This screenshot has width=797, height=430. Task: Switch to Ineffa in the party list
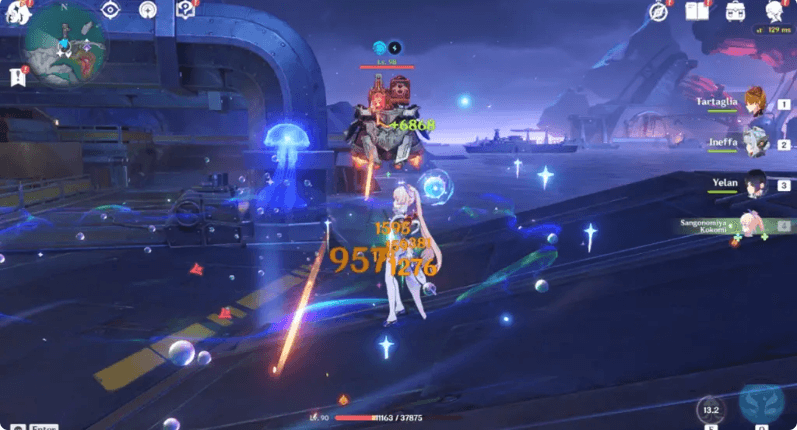(755, 143)
